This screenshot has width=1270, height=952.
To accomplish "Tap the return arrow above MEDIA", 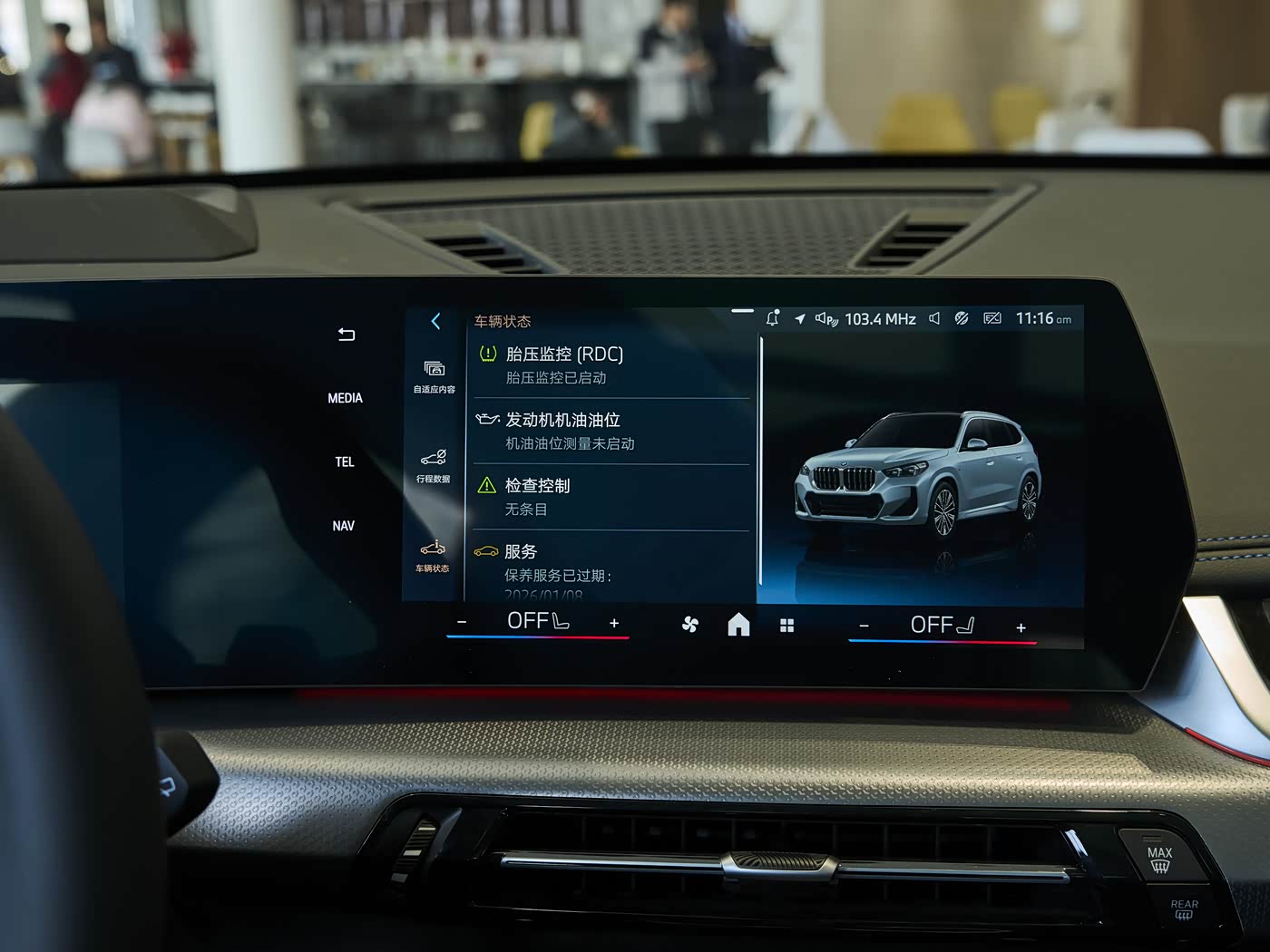I will (x=346, y=335).
